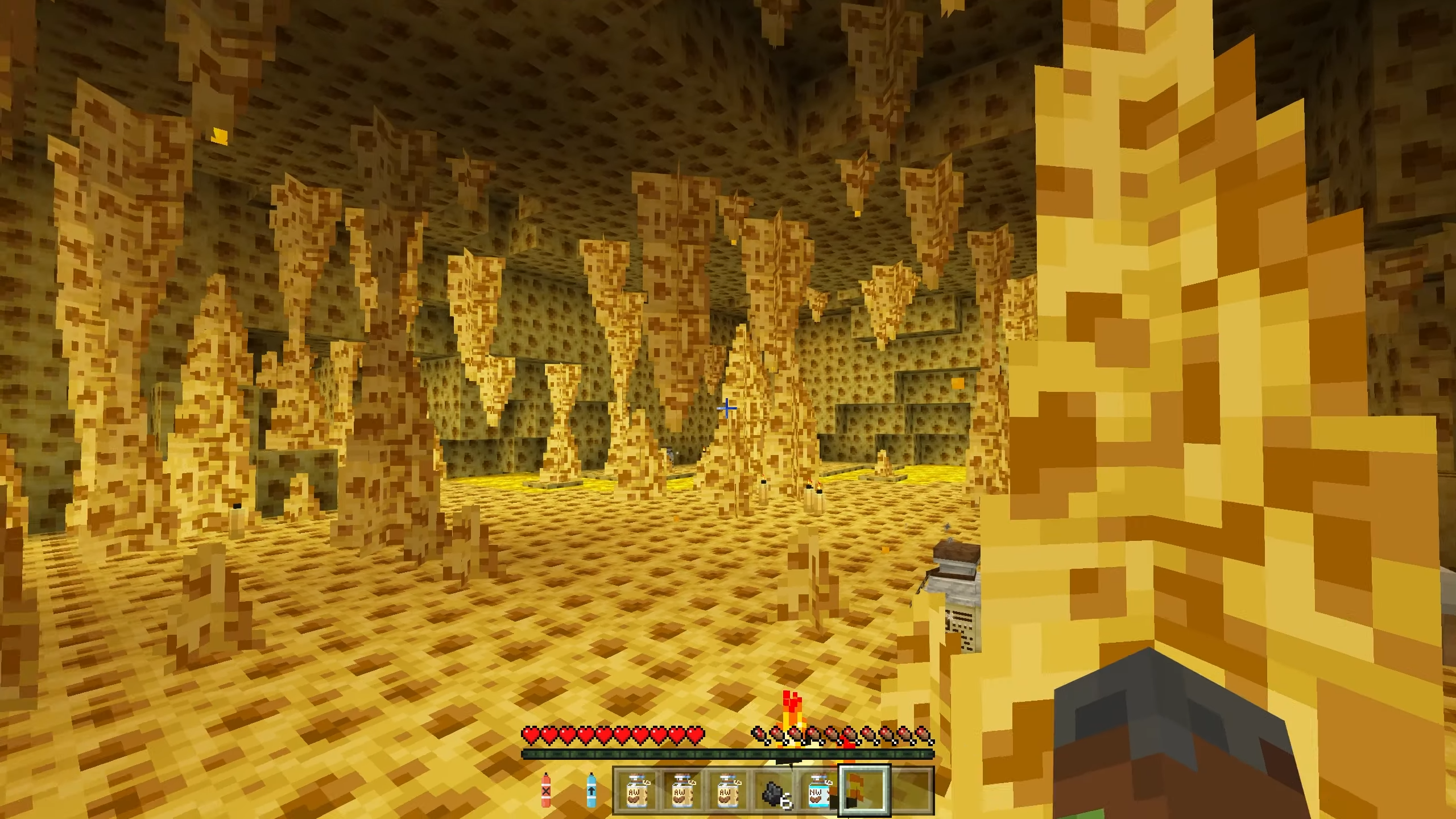Select the coal stack hotbar slot

(x=776, y=791)
